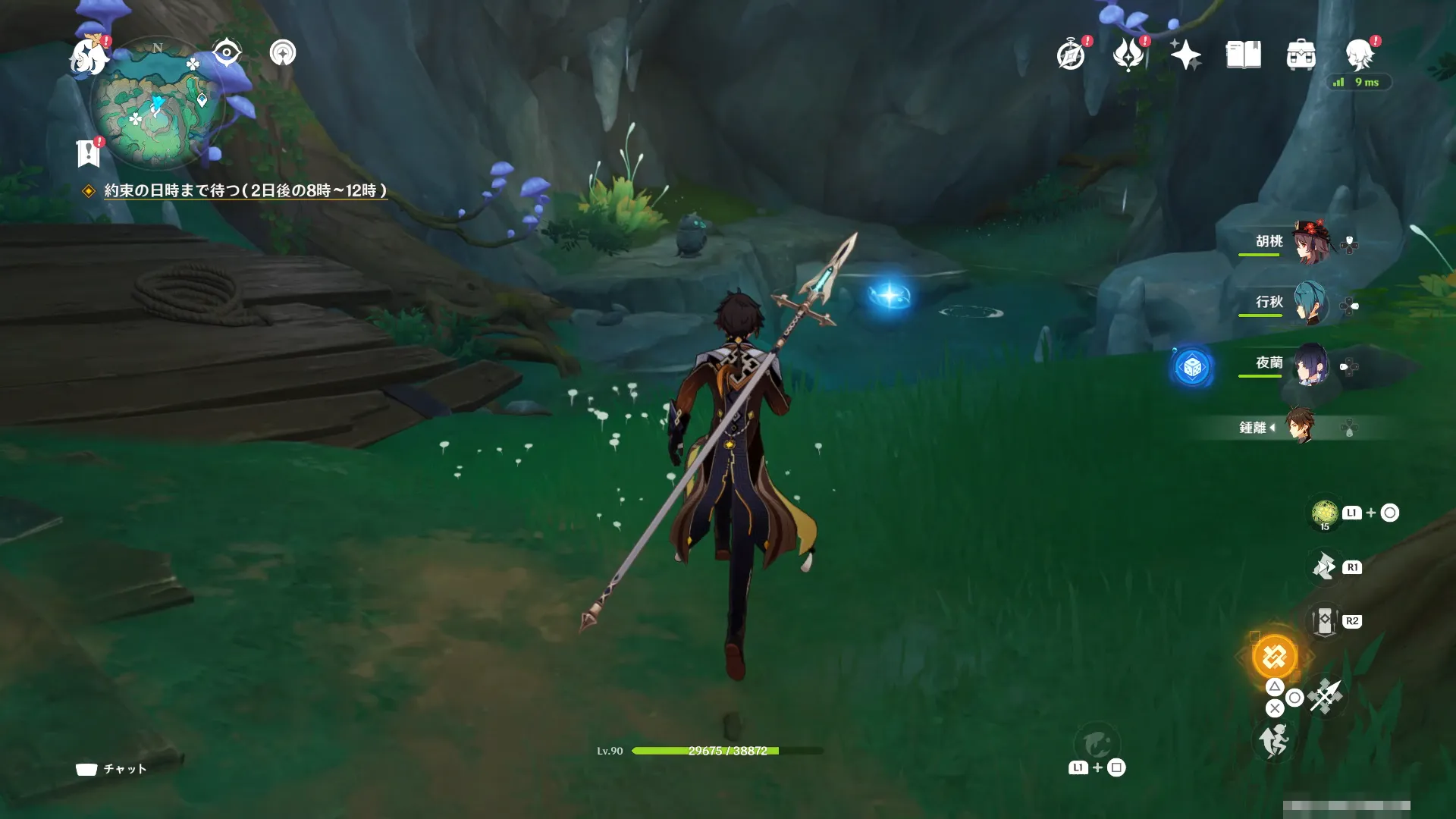Open the adventurer handbook book icon
Viewport: 1456px width, 819px height.
[x=1243, y=55]
